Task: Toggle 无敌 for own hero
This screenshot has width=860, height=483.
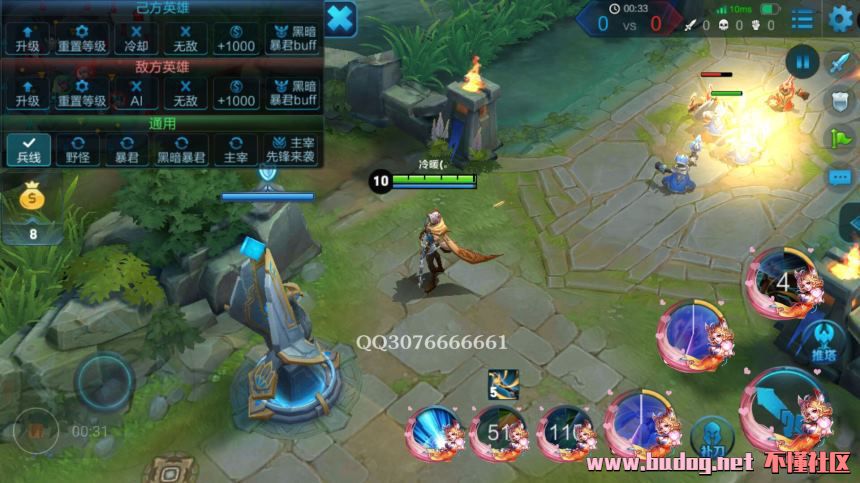Action: pos(185,38)
